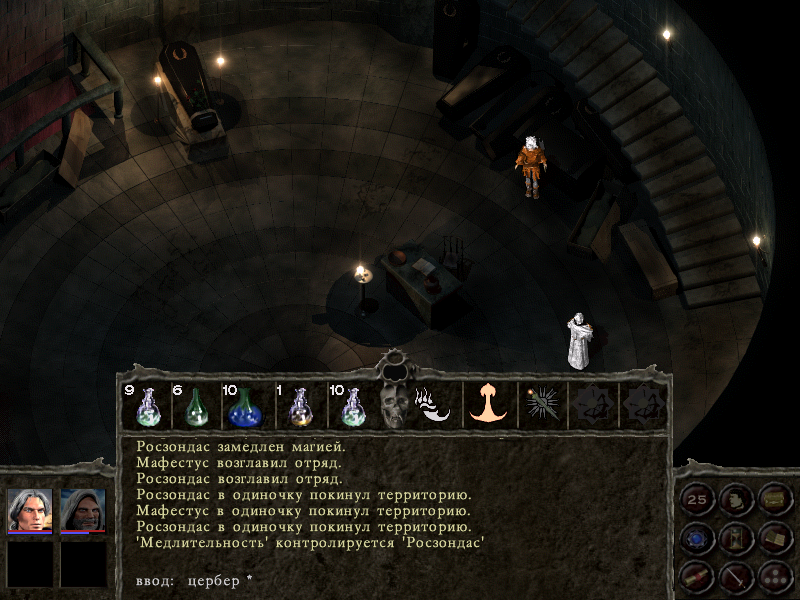Click the hourglass button
Image resolution: width=800 pixels, height=600 pixels.
(735, 538)
